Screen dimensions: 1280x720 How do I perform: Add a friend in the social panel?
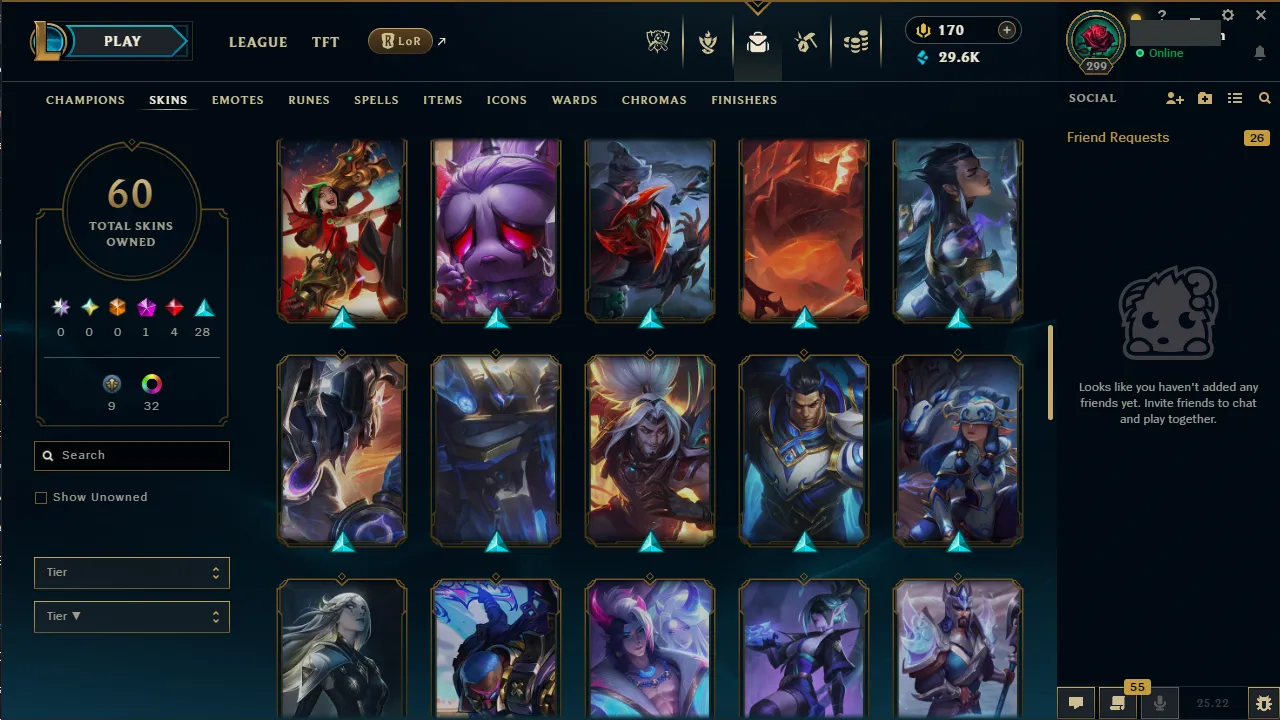tap(1175, 98)
